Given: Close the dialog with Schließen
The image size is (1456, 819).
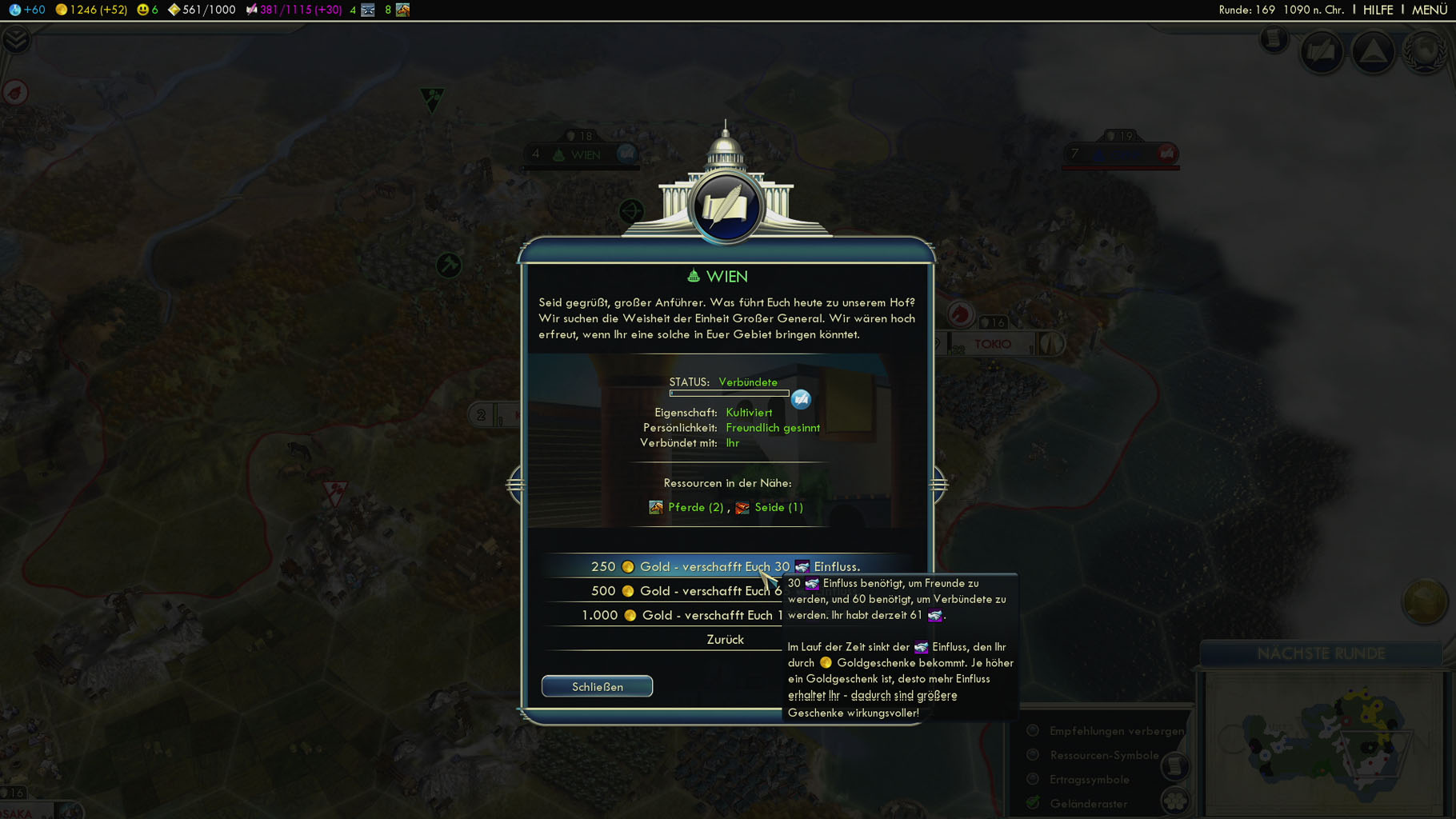Looking at the screenshot, I should coord(597,687).
